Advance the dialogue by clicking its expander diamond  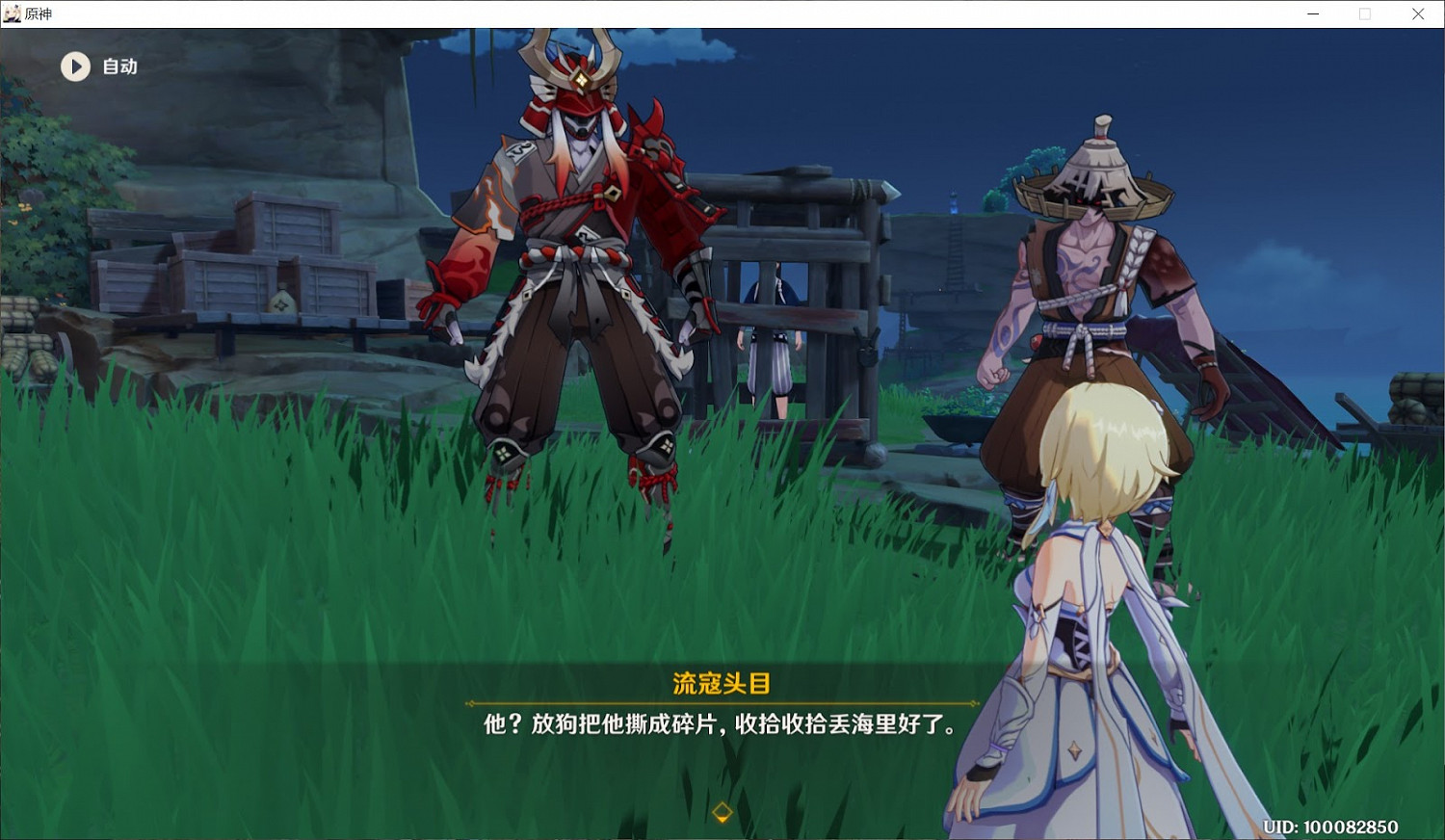point(722,812)
